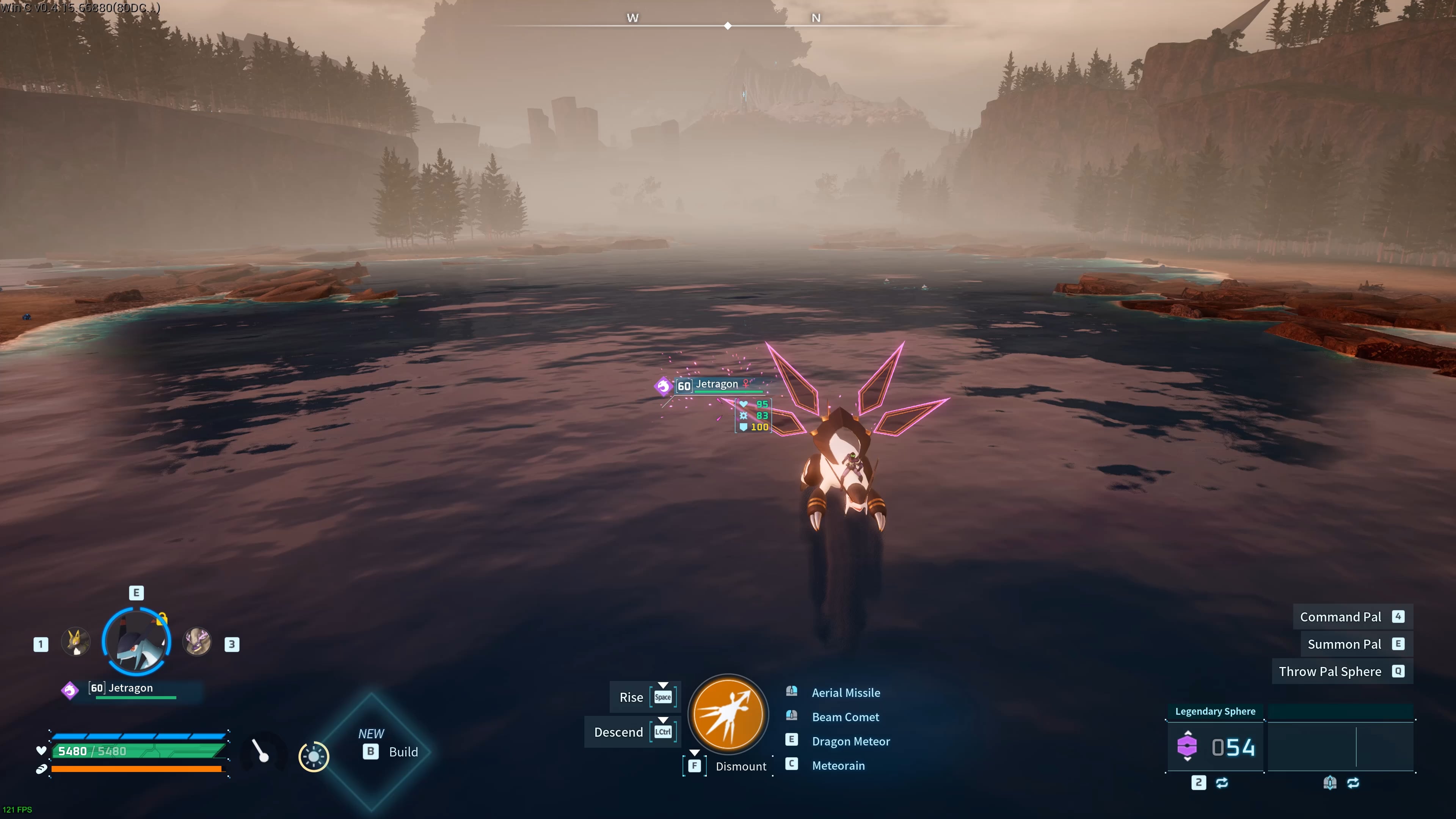
Task: Click the Rise control label
Action: click(631, 698)
